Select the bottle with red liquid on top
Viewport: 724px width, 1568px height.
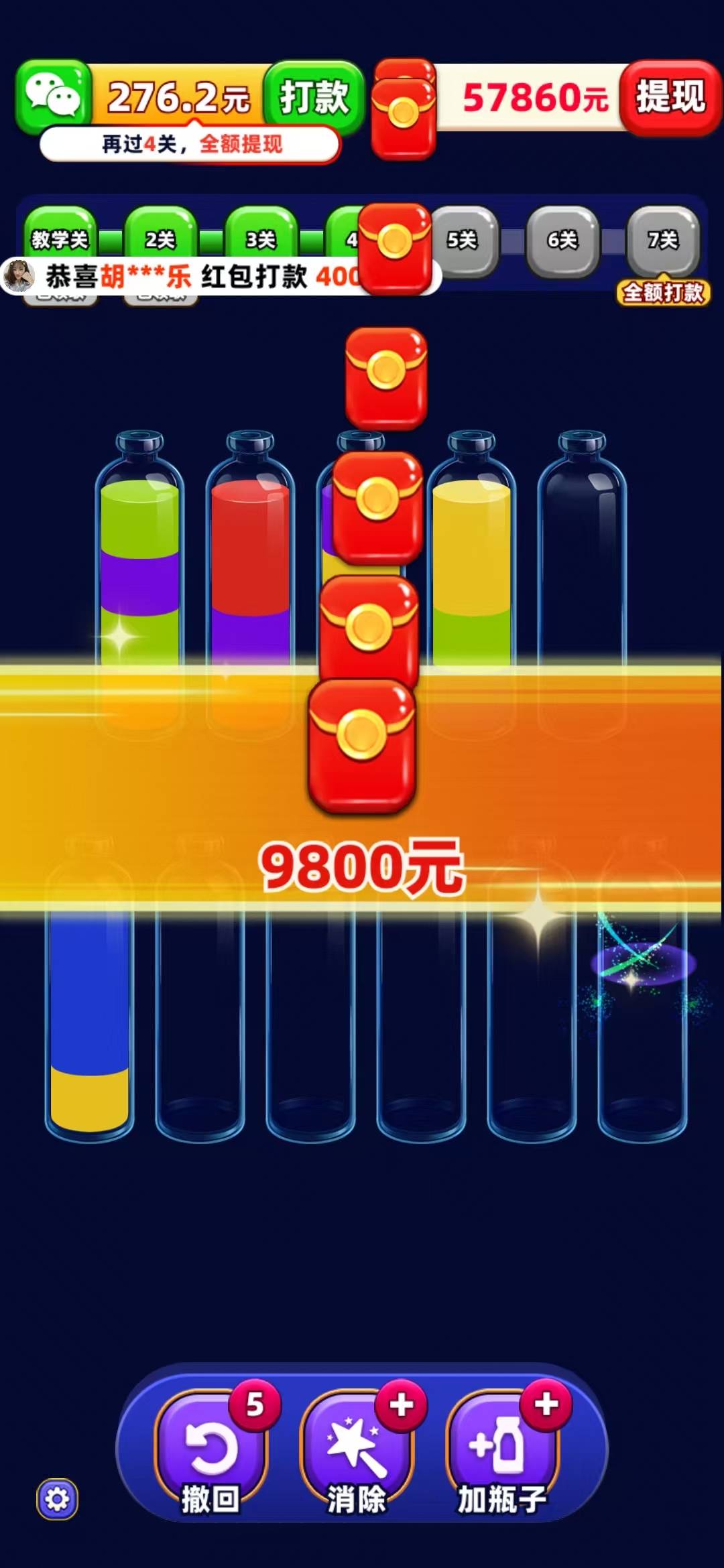[x=250, y=556]
